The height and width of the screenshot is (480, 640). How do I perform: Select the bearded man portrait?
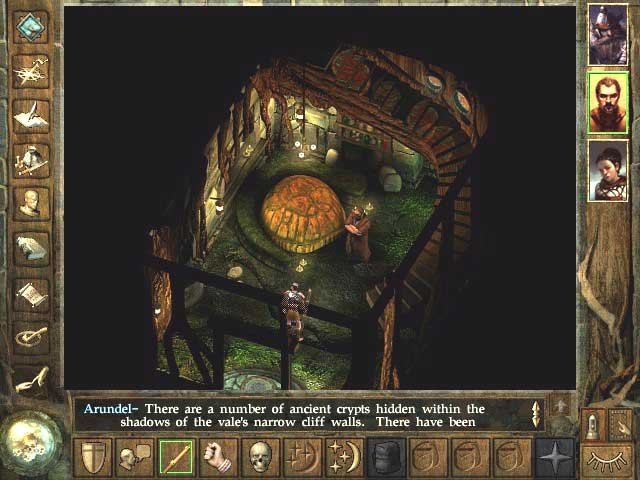click(x=607, y=101)
